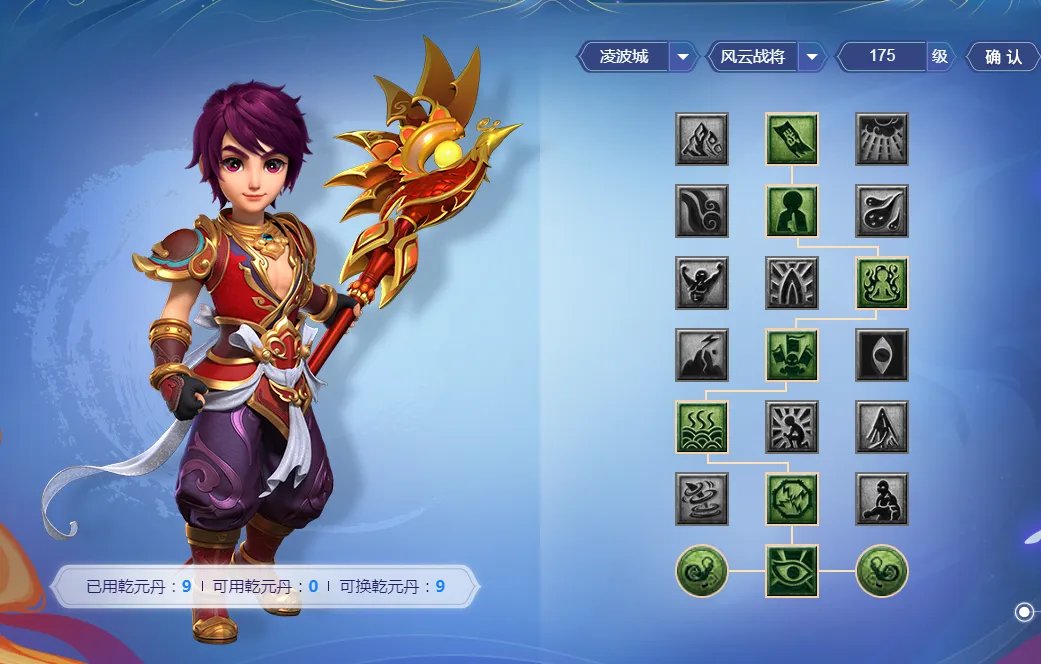Select the green flaming meditation skill
This screenshot has height=664, width=1041.
coord(882,283)
